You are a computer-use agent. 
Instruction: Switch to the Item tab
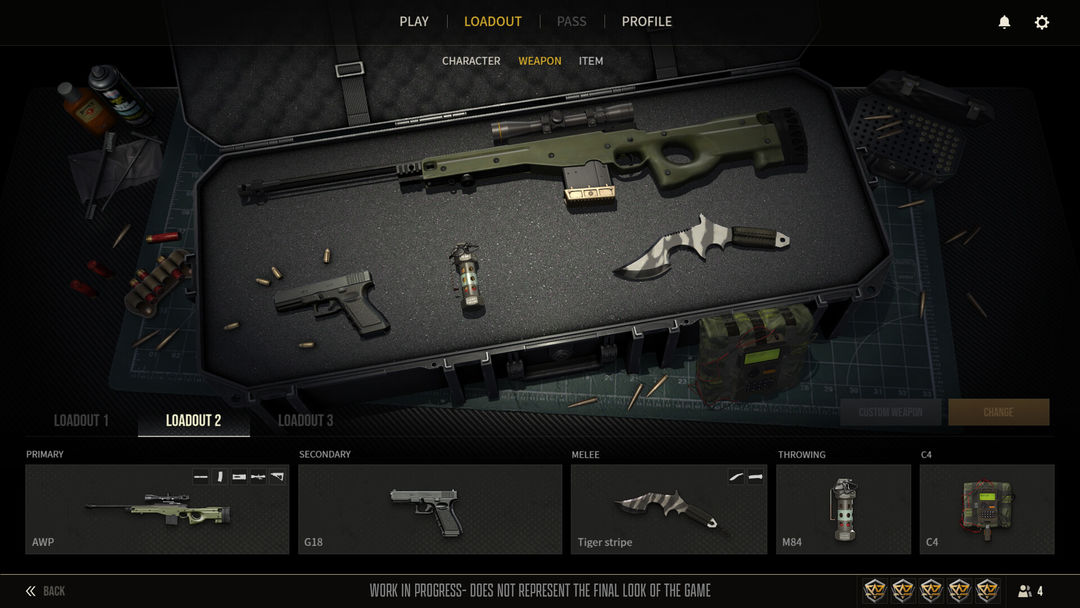591,61
